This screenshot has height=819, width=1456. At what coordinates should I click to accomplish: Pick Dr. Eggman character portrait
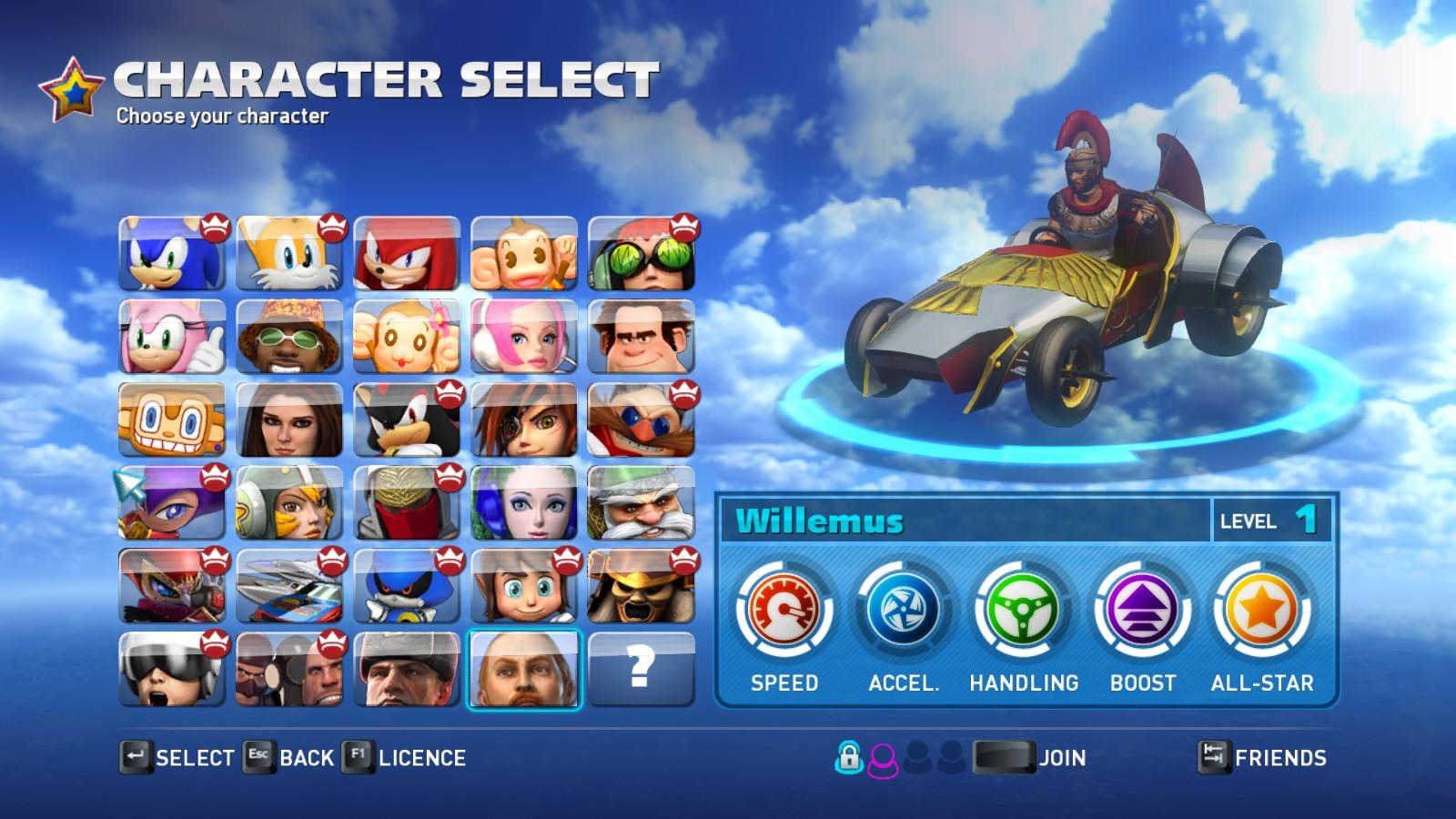click(x=642, y=420)
